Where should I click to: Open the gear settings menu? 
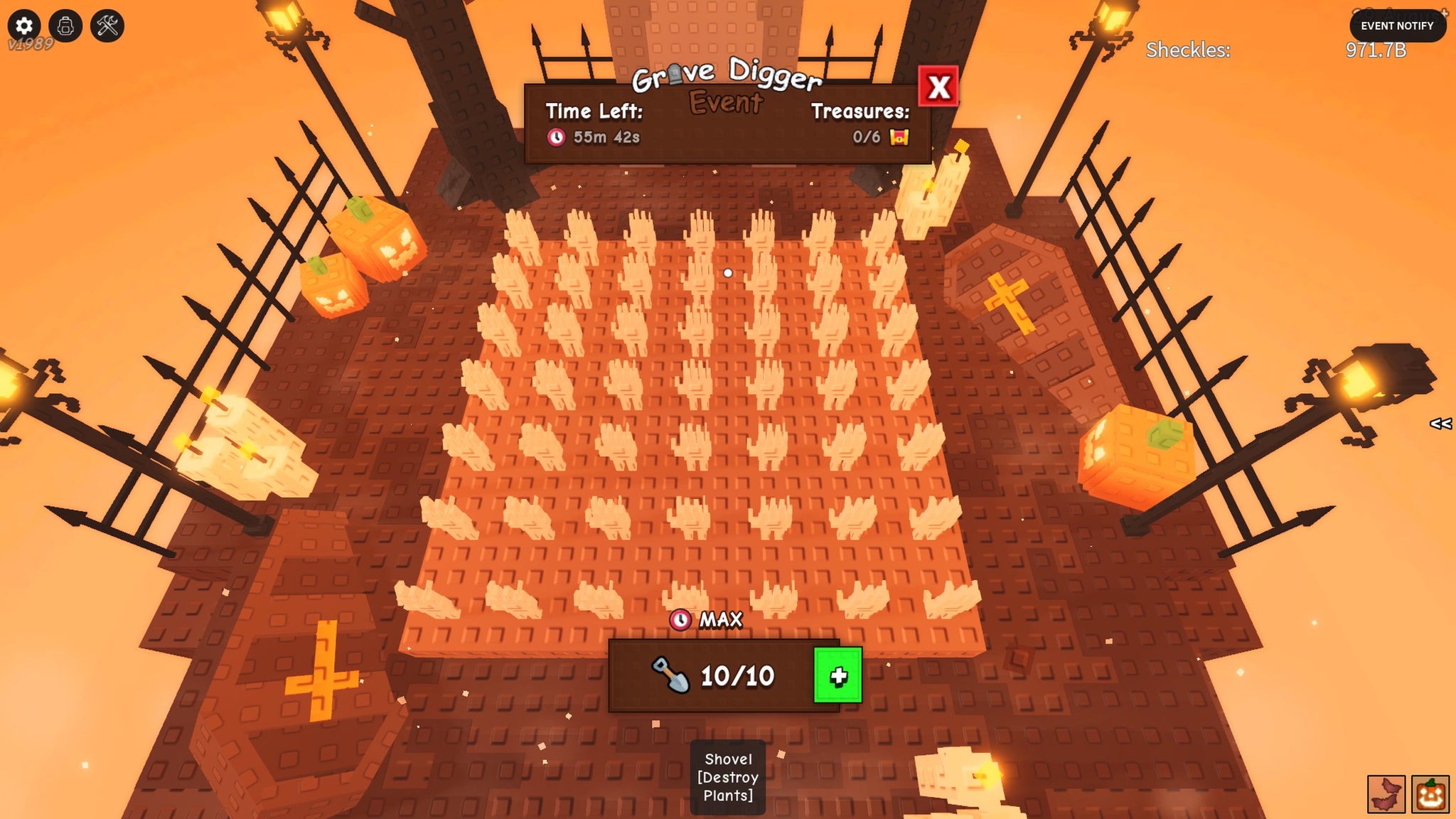click(24, 26)
